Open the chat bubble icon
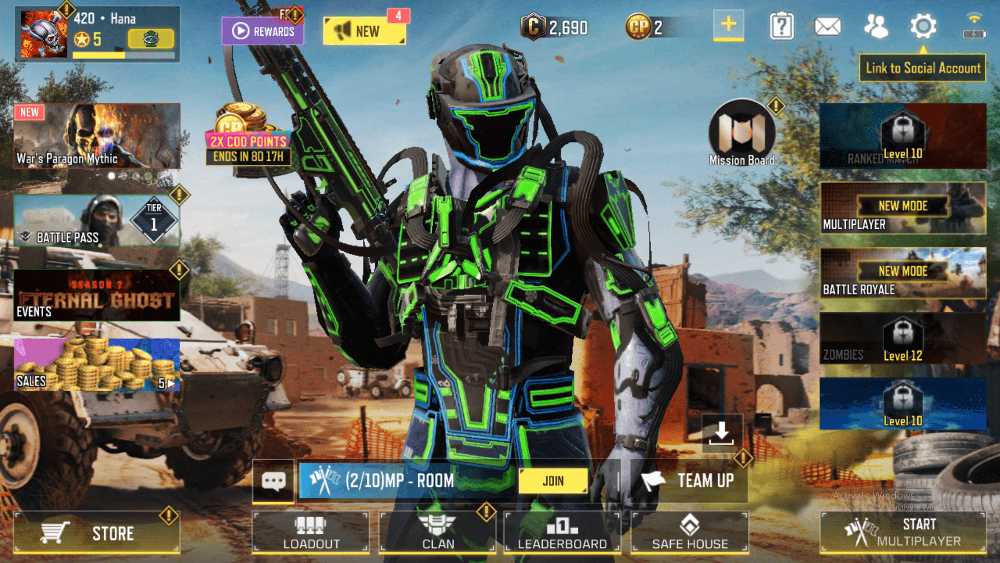1000x563 pixels. coord(273,481)
